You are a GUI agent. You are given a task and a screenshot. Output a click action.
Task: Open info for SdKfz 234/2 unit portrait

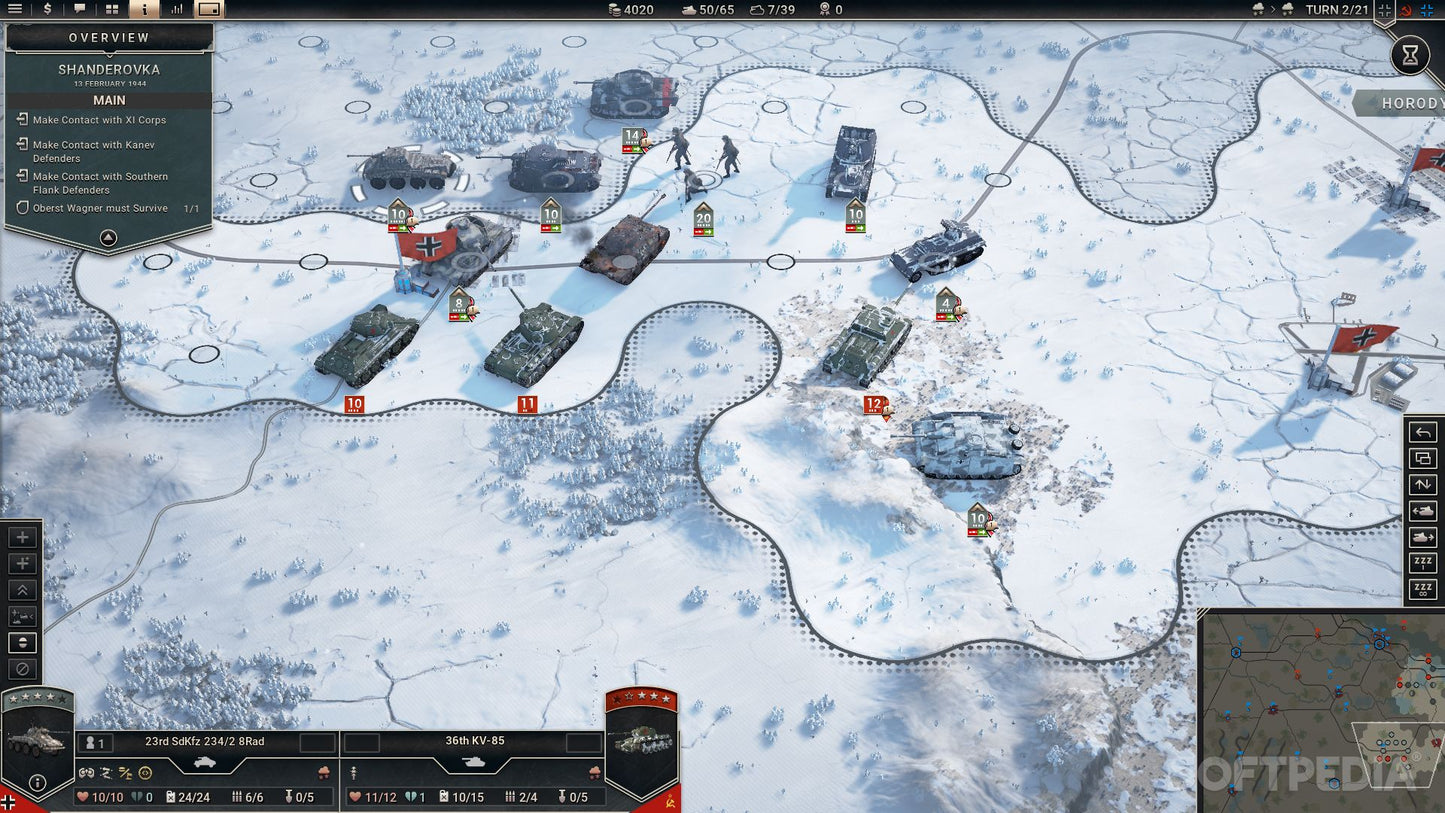[x=37, y=782]
